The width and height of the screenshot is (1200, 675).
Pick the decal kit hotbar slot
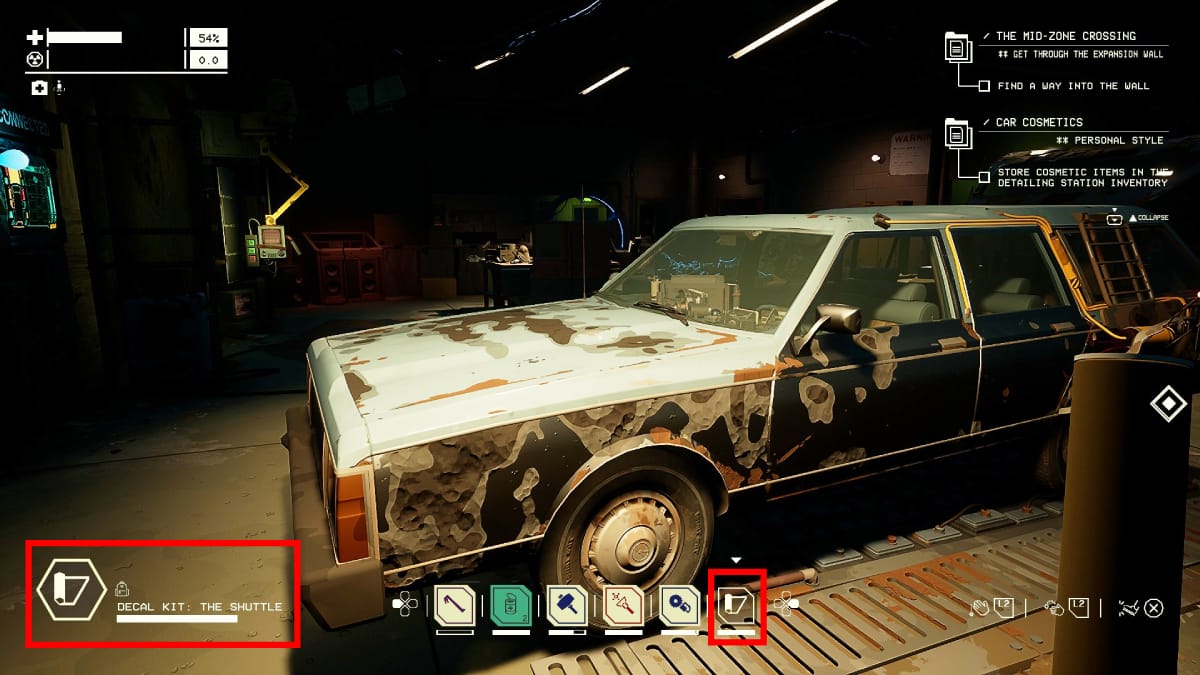(x=736, y=604)
